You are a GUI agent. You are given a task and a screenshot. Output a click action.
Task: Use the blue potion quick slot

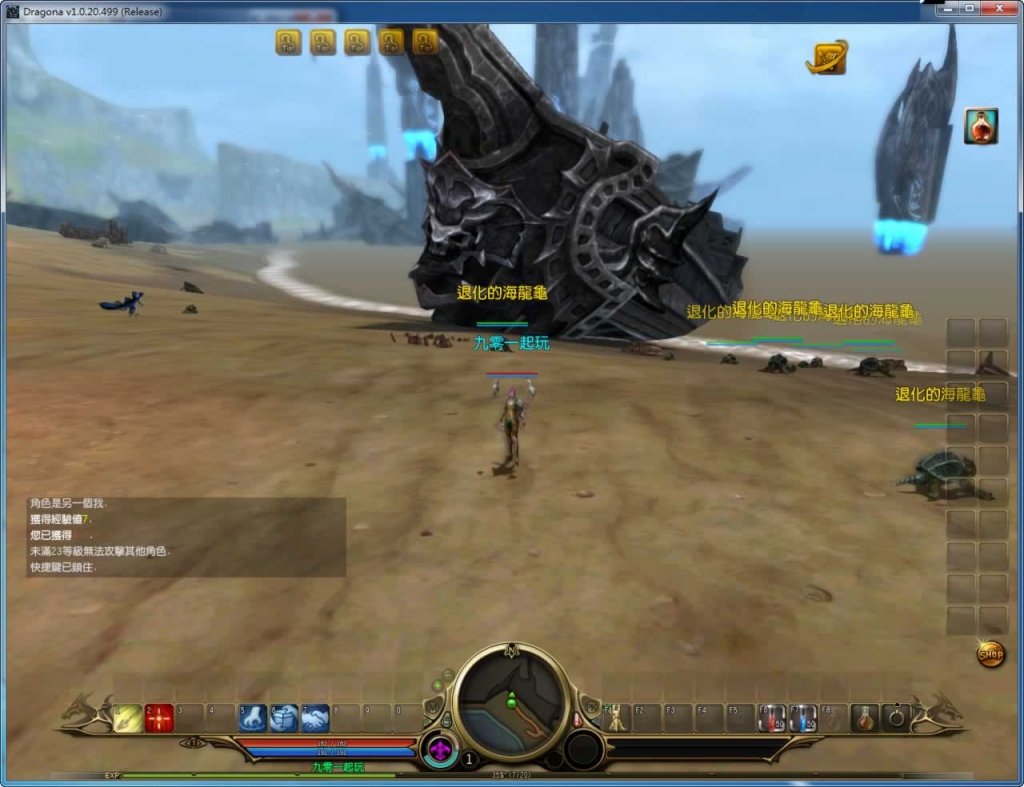pyautogui.click(x=803, y=717)
